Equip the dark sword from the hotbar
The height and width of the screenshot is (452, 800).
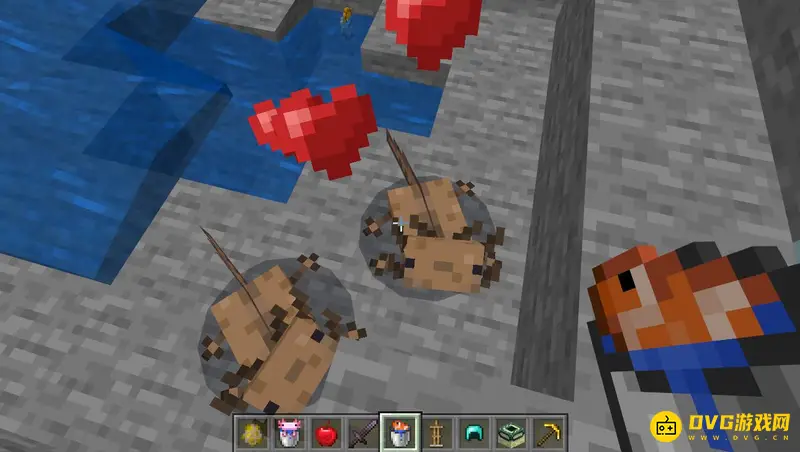tap(362, 433)
